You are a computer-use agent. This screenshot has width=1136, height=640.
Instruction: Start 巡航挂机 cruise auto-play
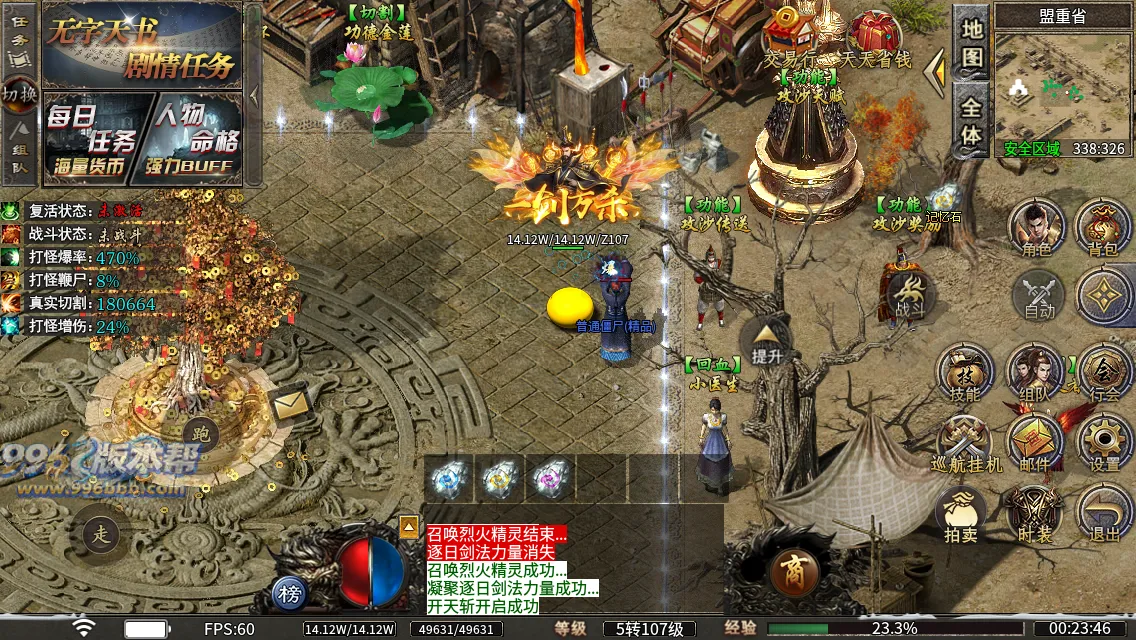(965, 443)
